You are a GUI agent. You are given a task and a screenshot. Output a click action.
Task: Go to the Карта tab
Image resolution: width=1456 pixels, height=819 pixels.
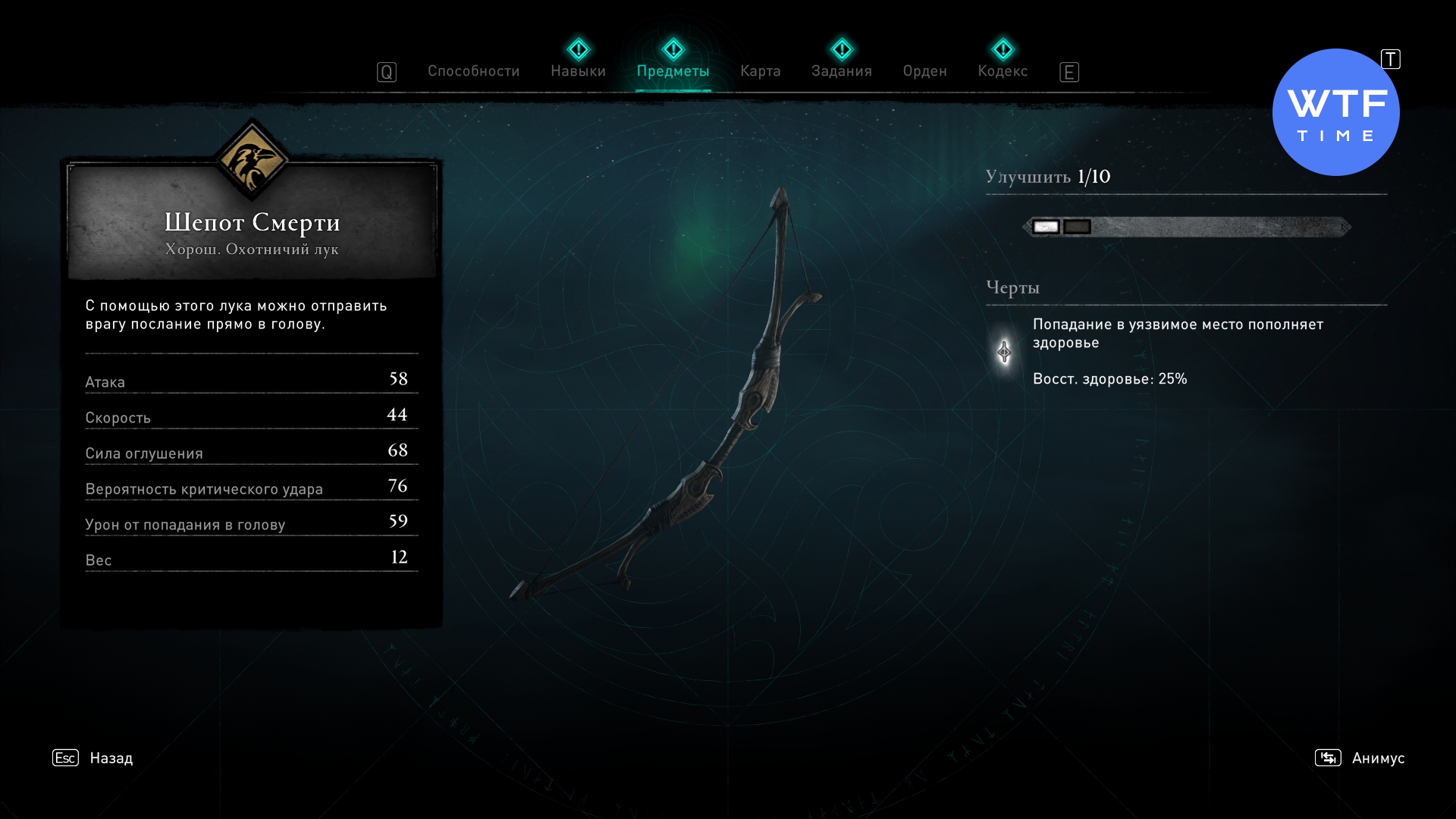760,71
